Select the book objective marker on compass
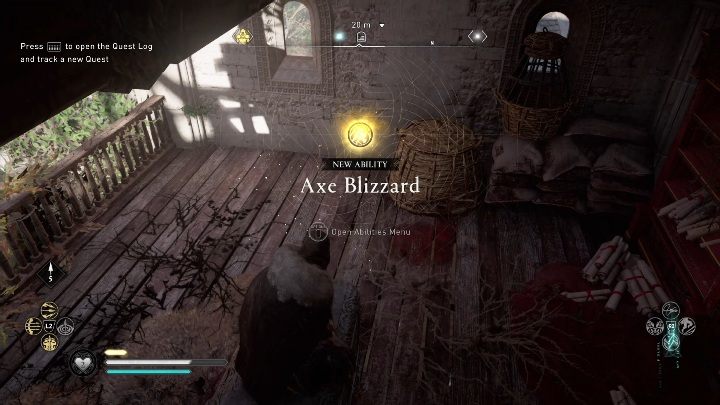The height and width of the screenshot is (405, 720). point(361,38)
